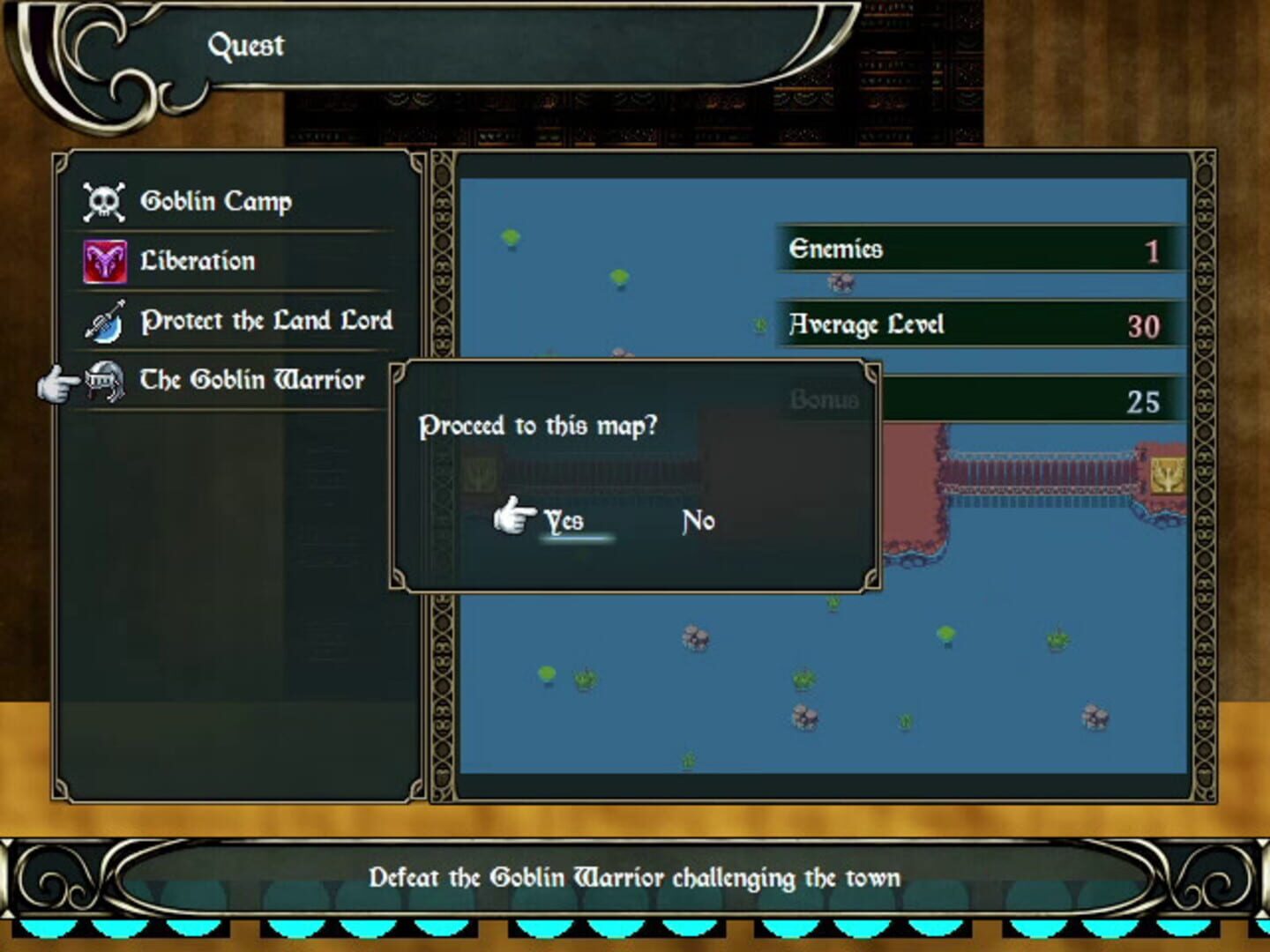Select the helmet icon for The Goblin Warrior
This screenshot has width=1270, height=952.
point(108,380)
